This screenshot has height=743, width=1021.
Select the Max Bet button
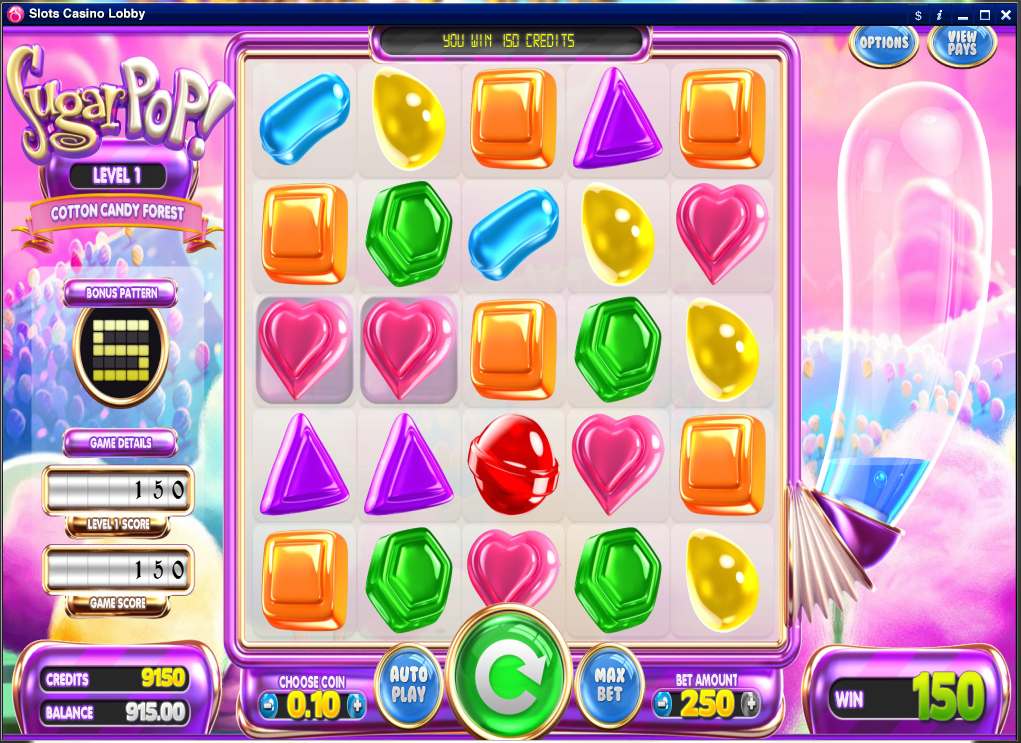610,685
